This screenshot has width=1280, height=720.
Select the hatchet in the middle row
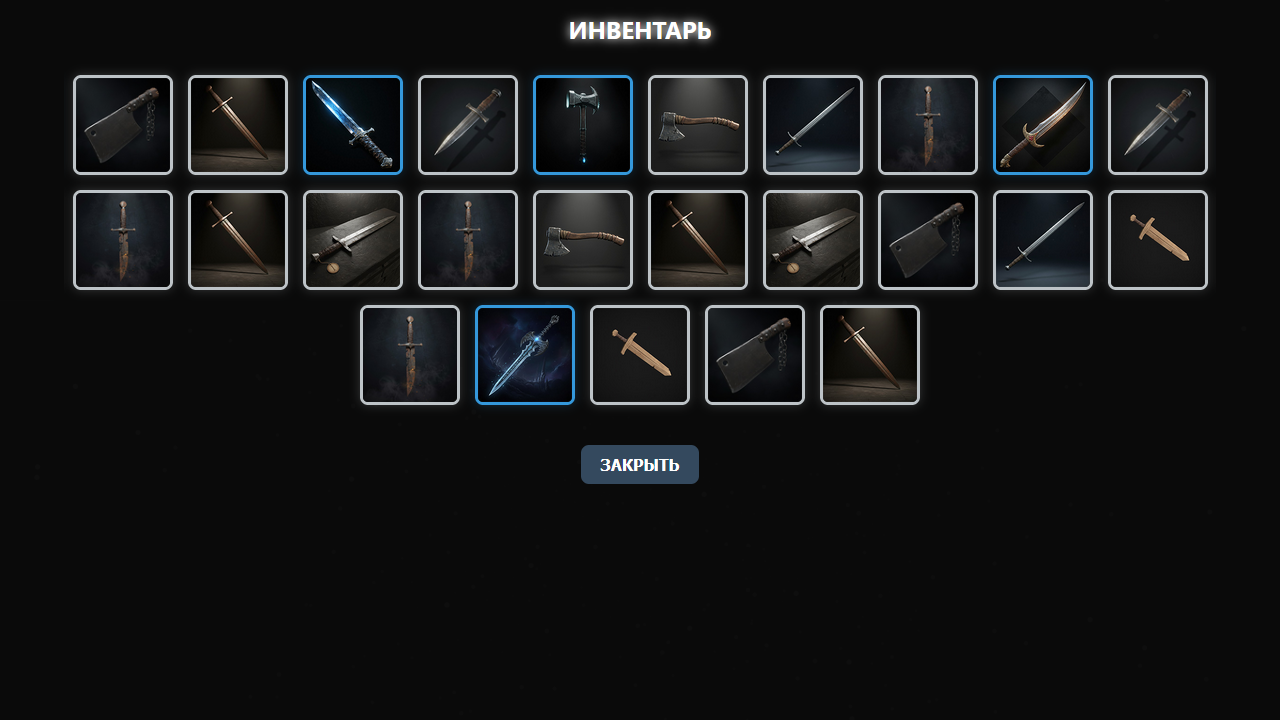(582, 239)
